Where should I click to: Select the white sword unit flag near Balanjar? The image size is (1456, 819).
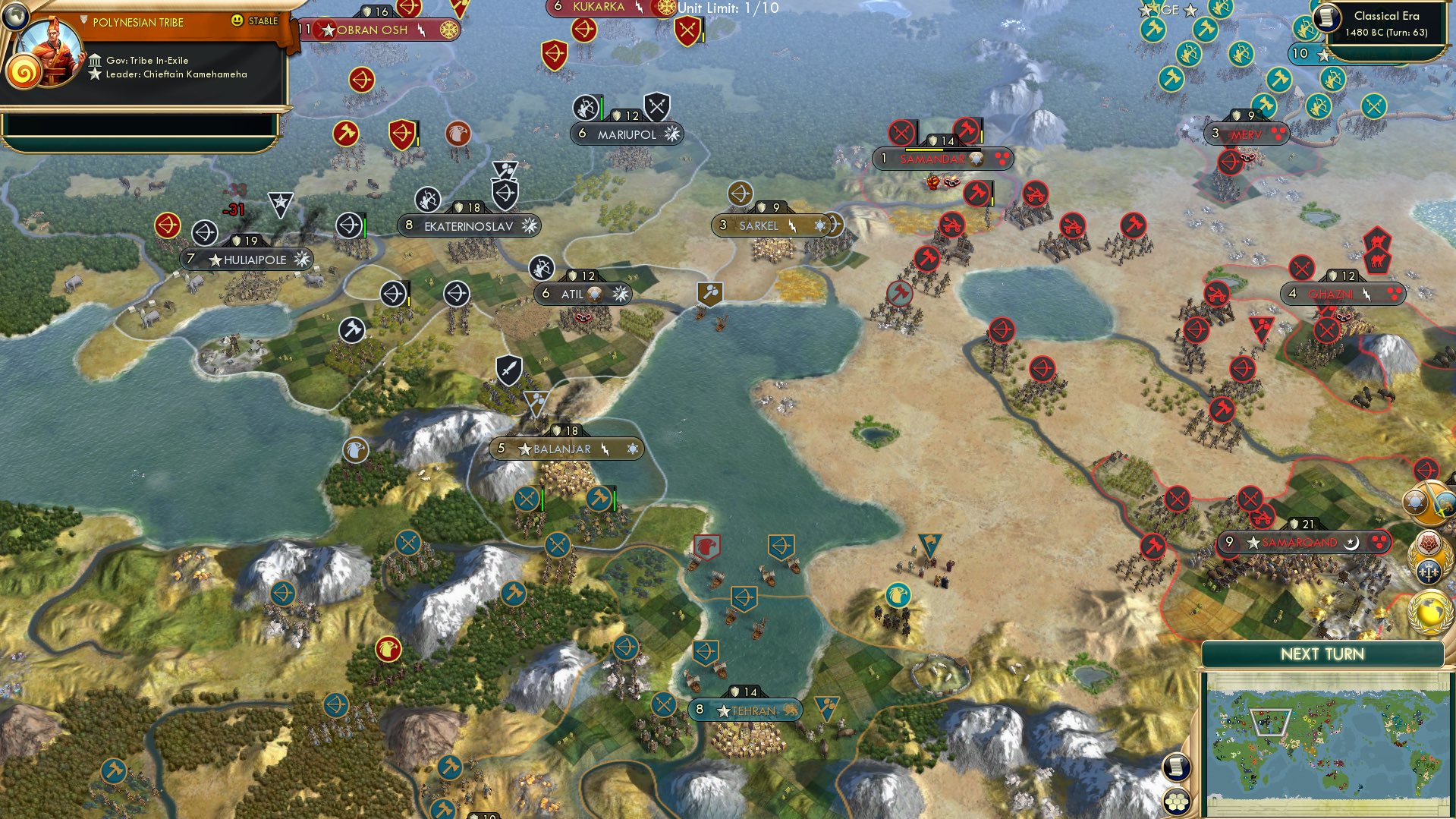509,370
